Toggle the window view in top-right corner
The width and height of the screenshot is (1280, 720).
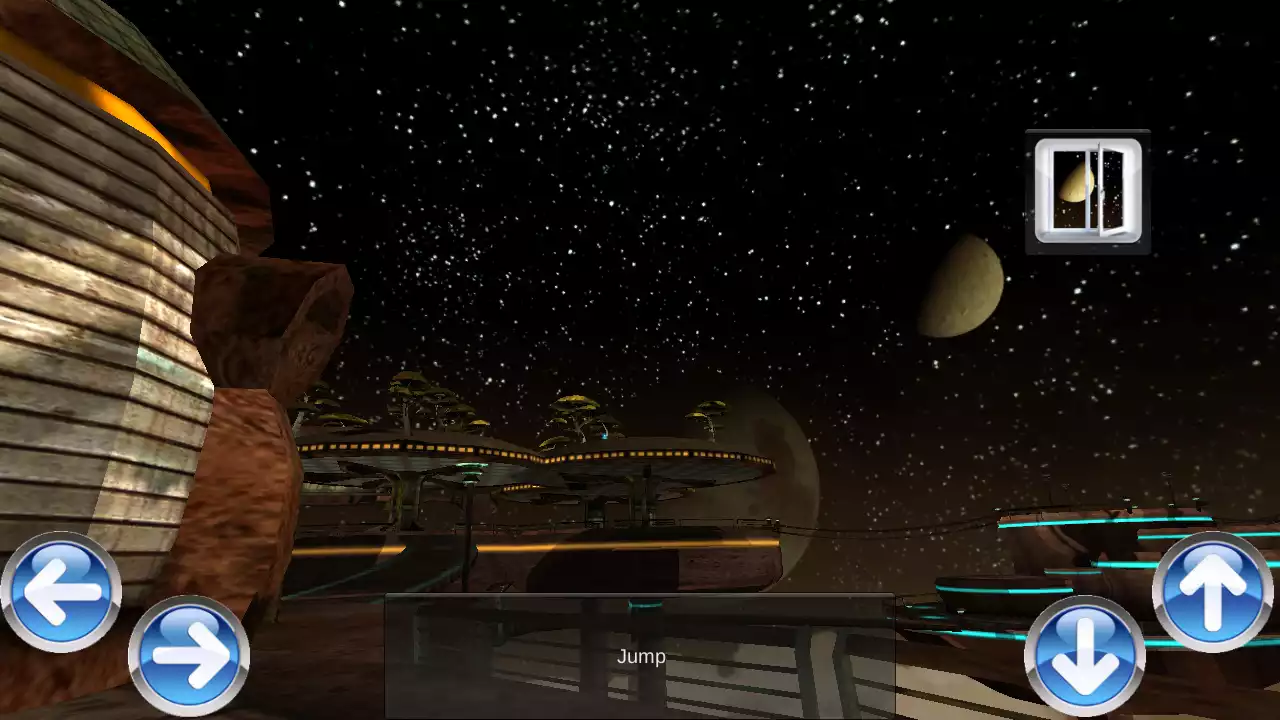click(x=1087, y=188)
